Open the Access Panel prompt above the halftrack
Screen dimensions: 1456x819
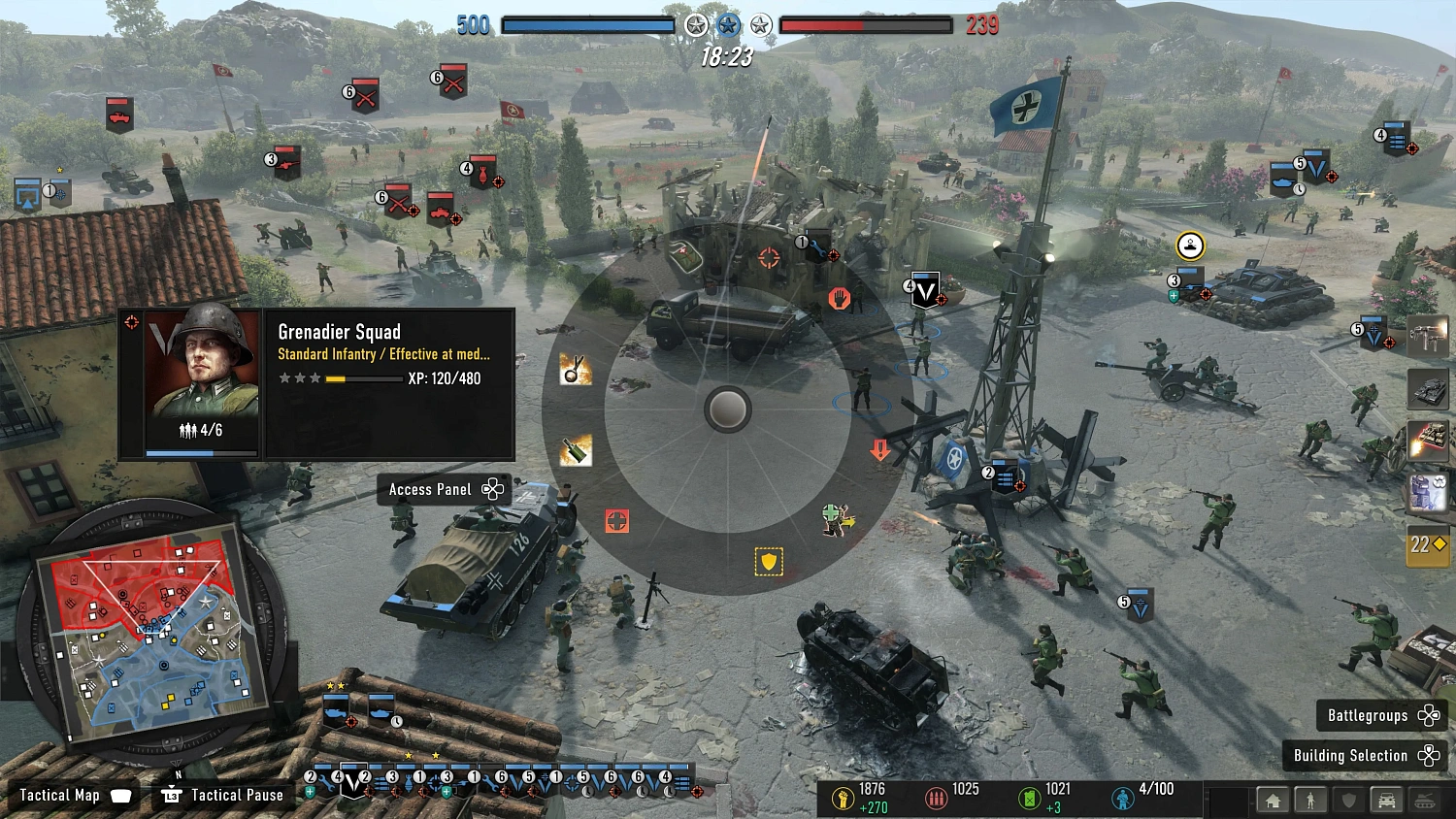(x=443, y=489)
